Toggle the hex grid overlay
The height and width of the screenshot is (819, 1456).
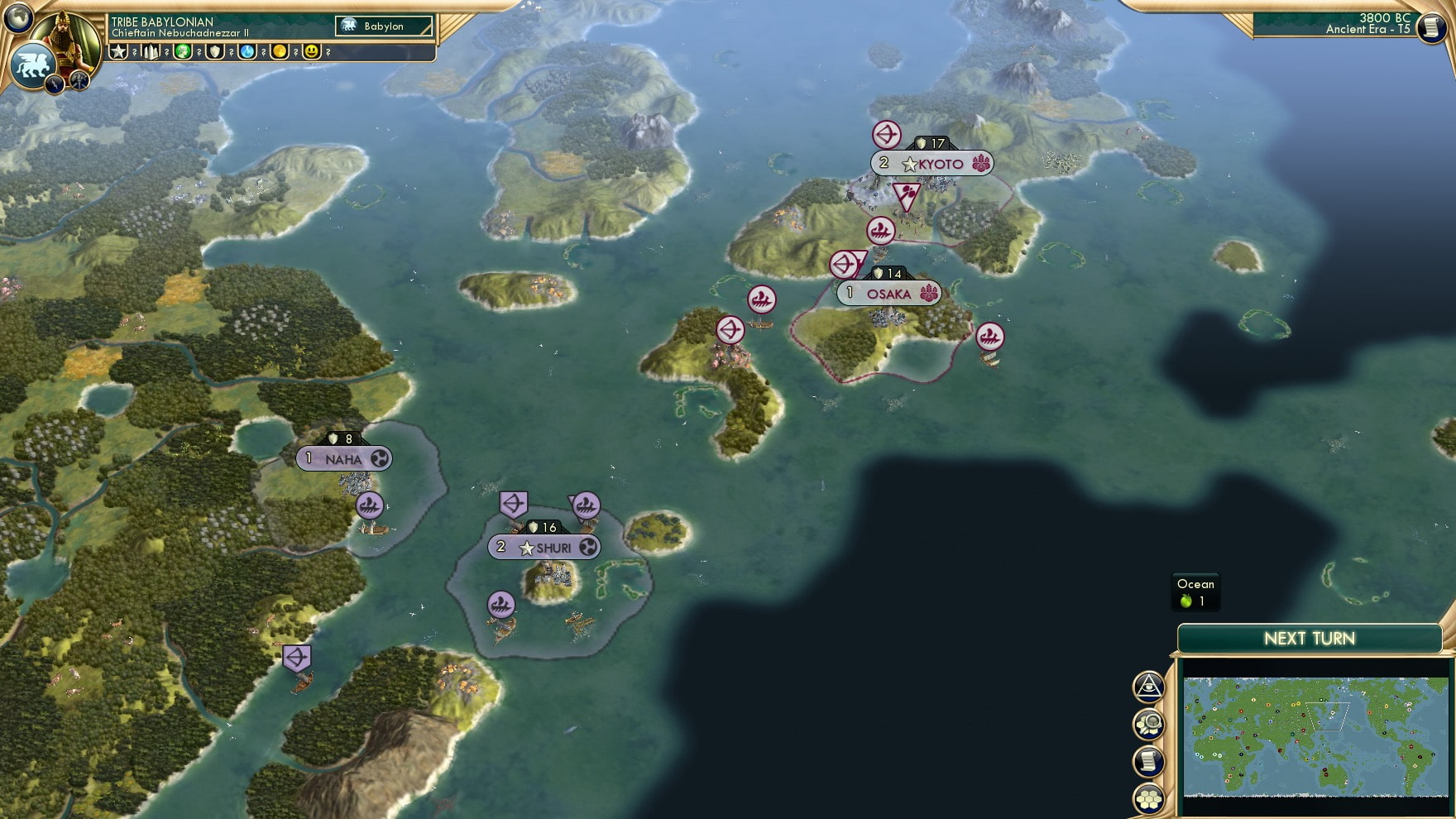1148,797
